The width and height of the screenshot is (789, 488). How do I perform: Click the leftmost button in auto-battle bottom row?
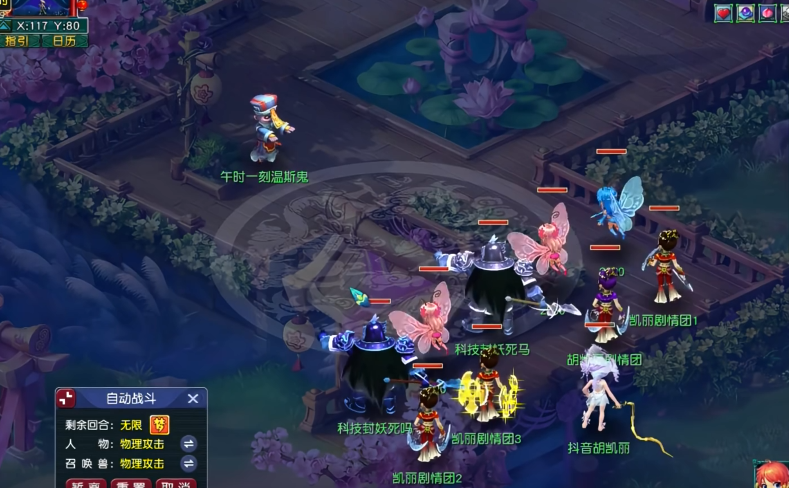[x=87, y=484]
